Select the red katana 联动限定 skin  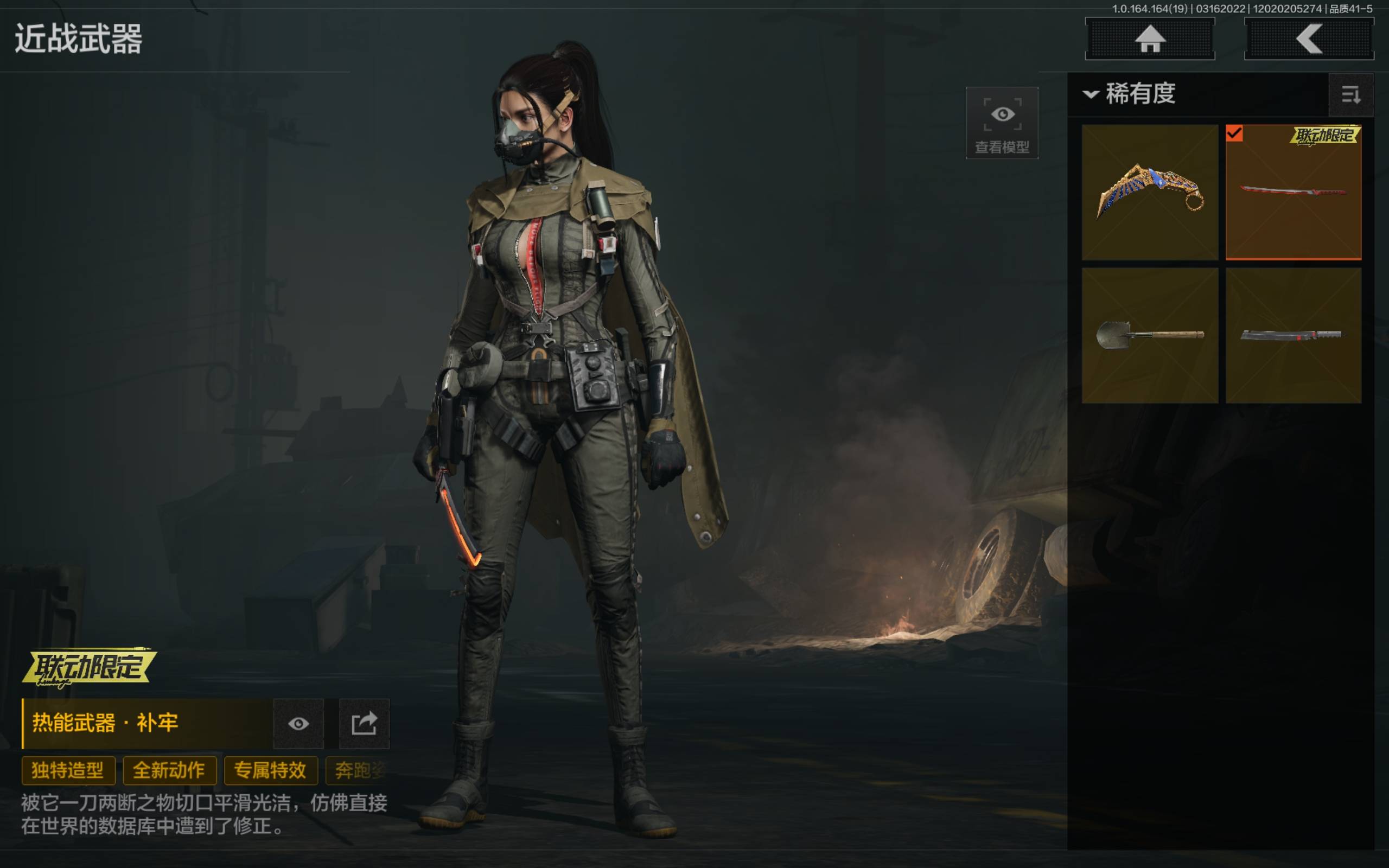click(1293, 192)
